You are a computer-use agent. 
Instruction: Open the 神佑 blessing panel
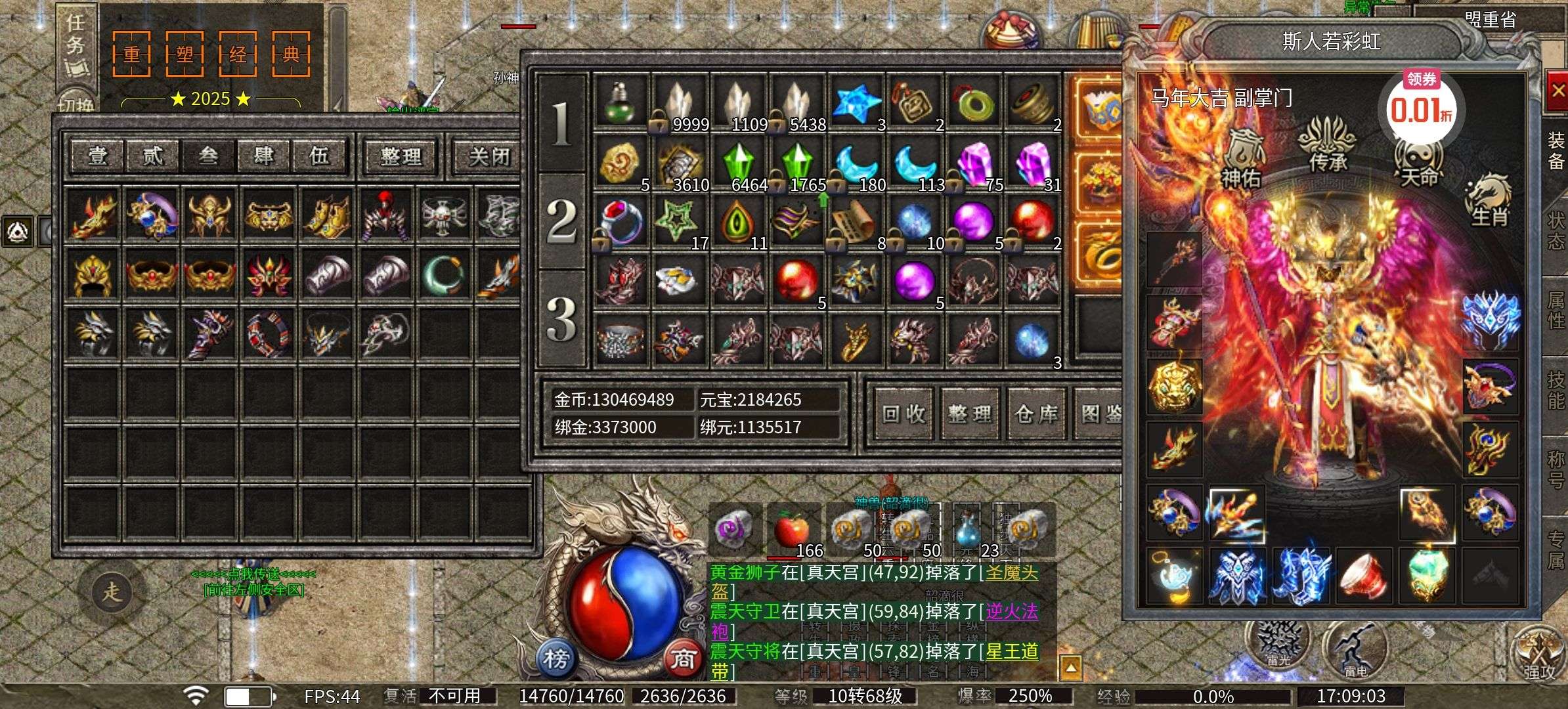(1242, 158)
